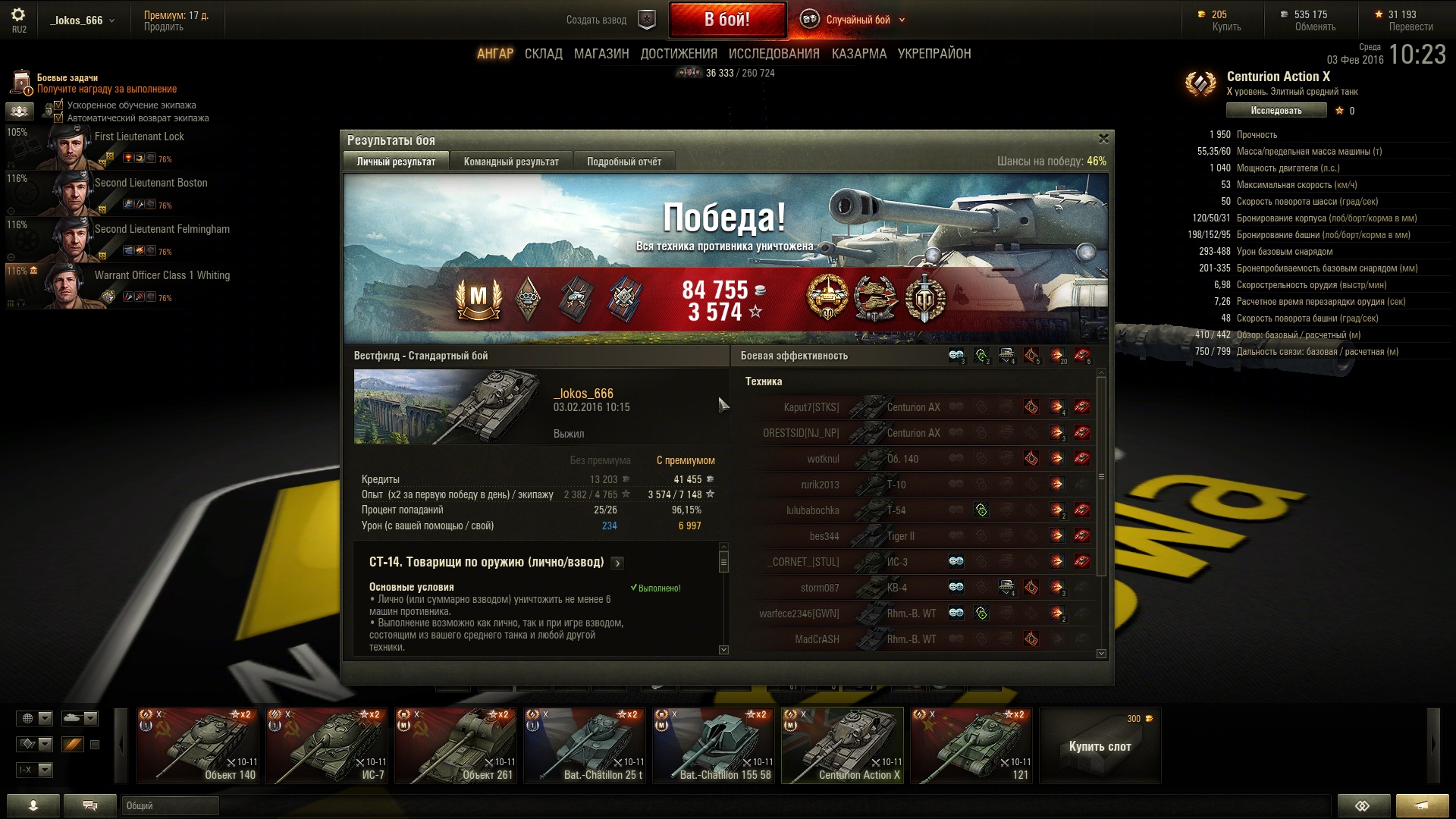1456x819 pixels.
Task: Close the battle results window
Action: pos(1103,139)
